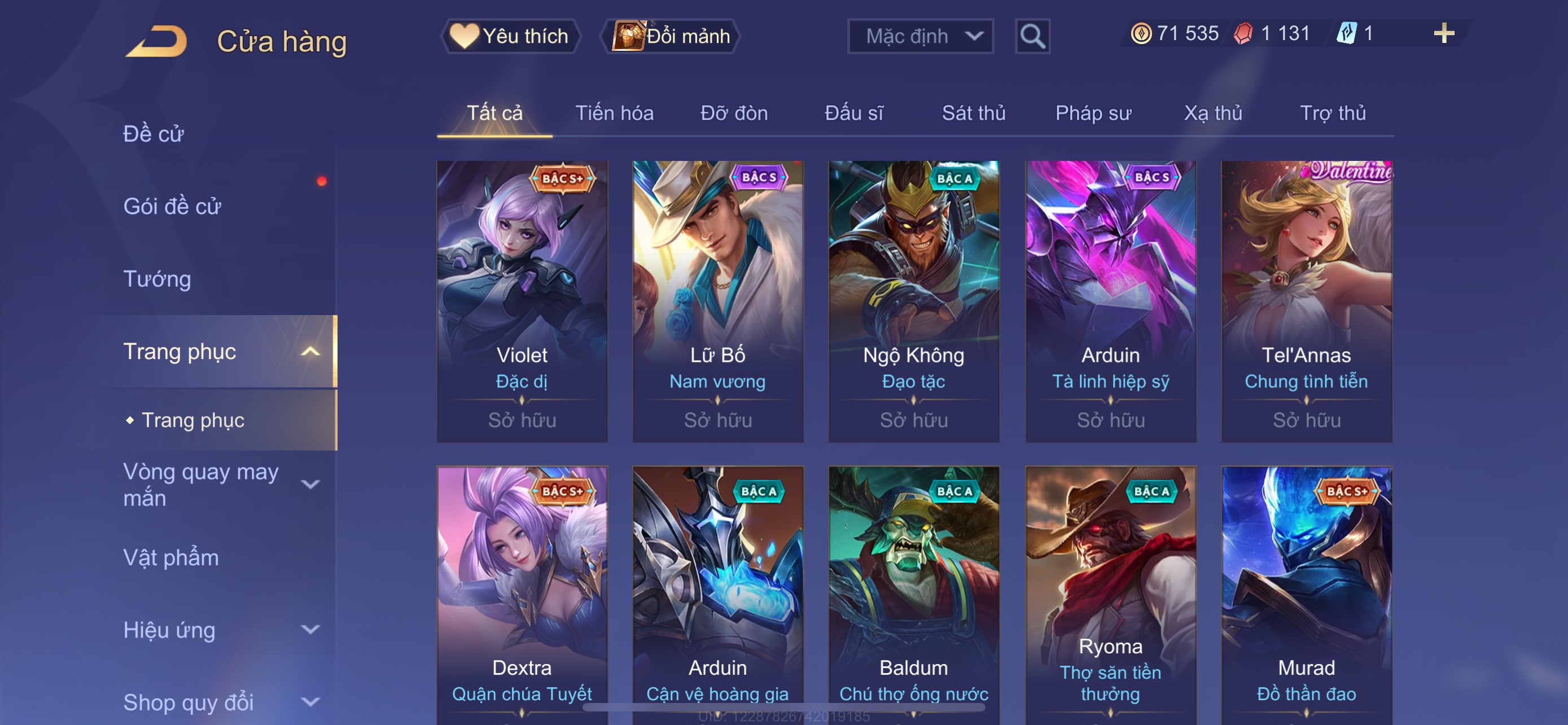The image size is (1568, 725).
Task: Switch to the Tiến hóa tab
Action: (614, 113)
